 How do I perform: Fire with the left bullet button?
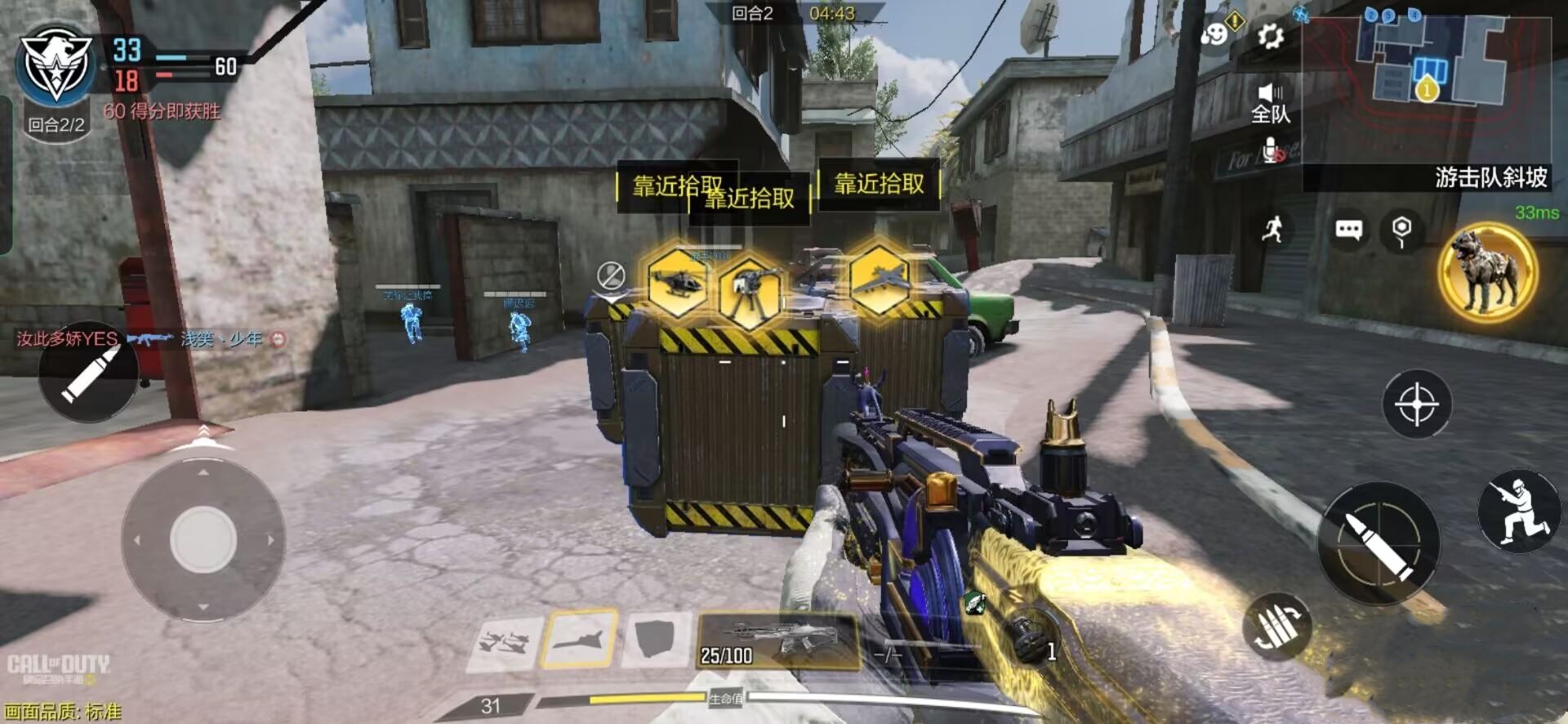click(90, 374)
